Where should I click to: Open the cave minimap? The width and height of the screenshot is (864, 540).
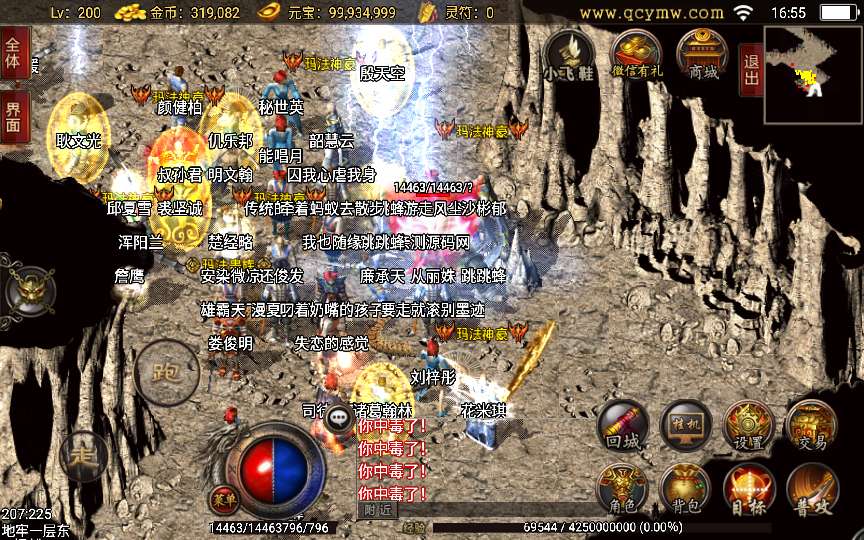tap(812, 62)
